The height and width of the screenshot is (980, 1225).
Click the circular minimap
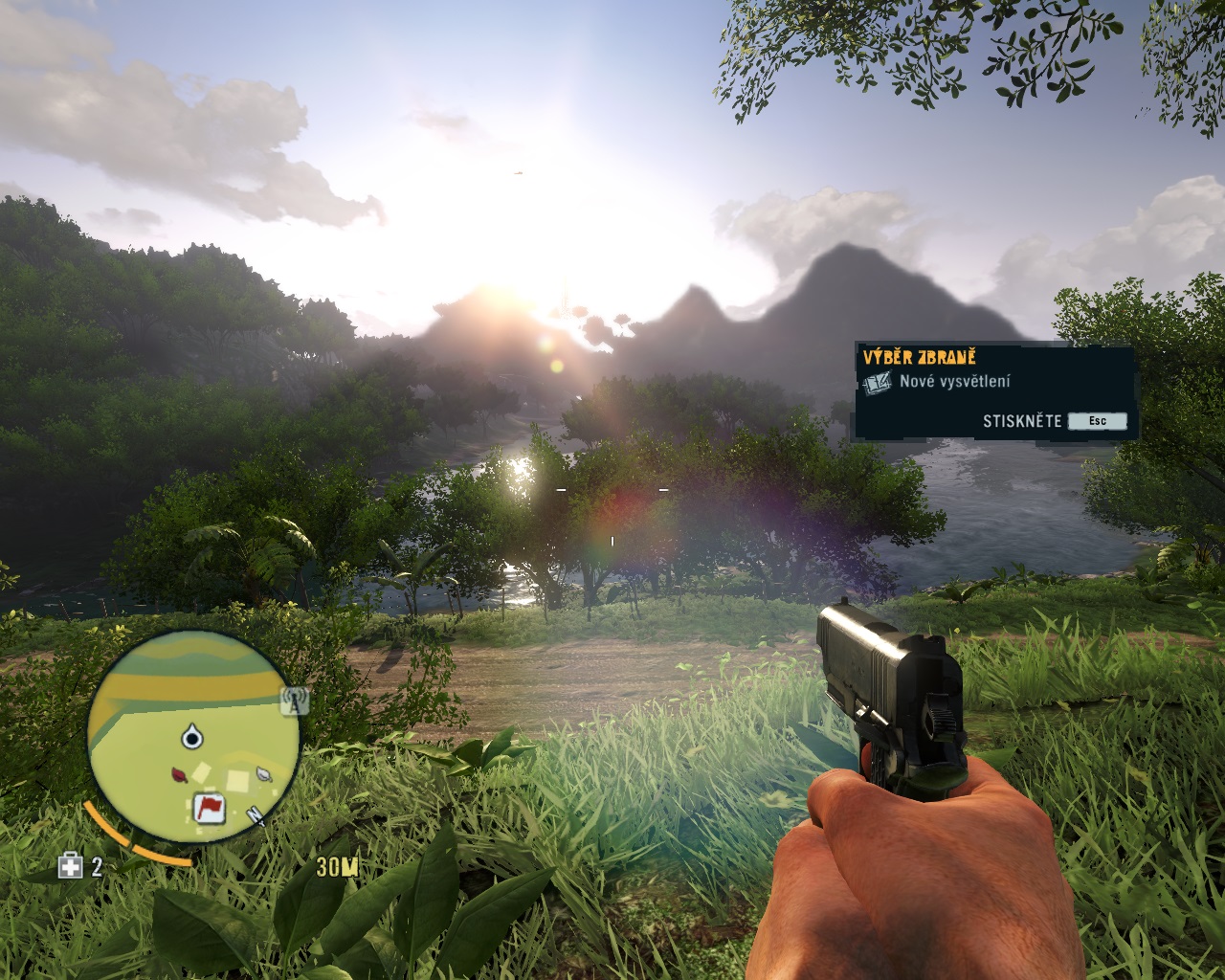(192, 737)
